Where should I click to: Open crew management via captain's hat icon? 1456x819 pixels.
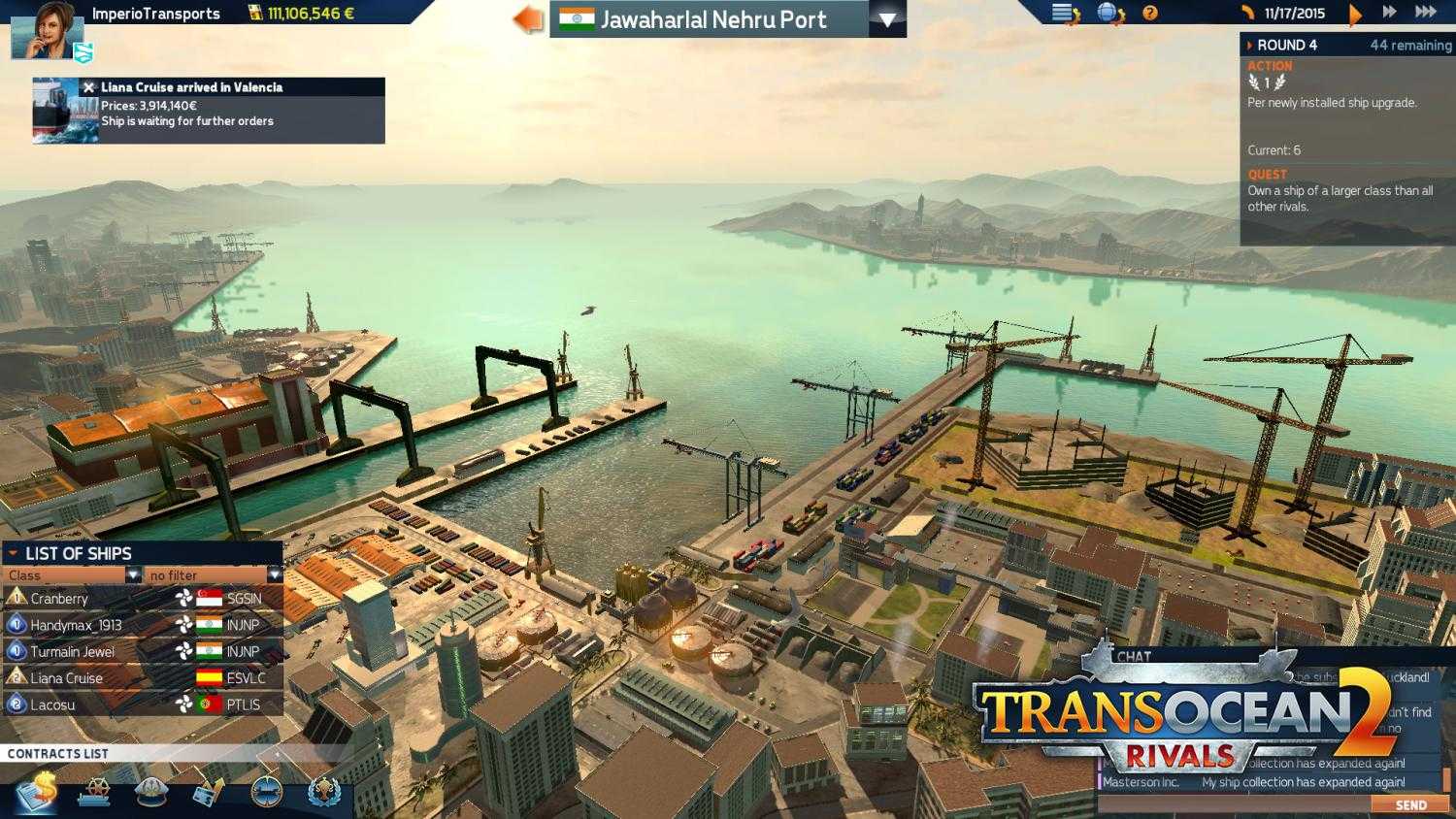point(151,794)
